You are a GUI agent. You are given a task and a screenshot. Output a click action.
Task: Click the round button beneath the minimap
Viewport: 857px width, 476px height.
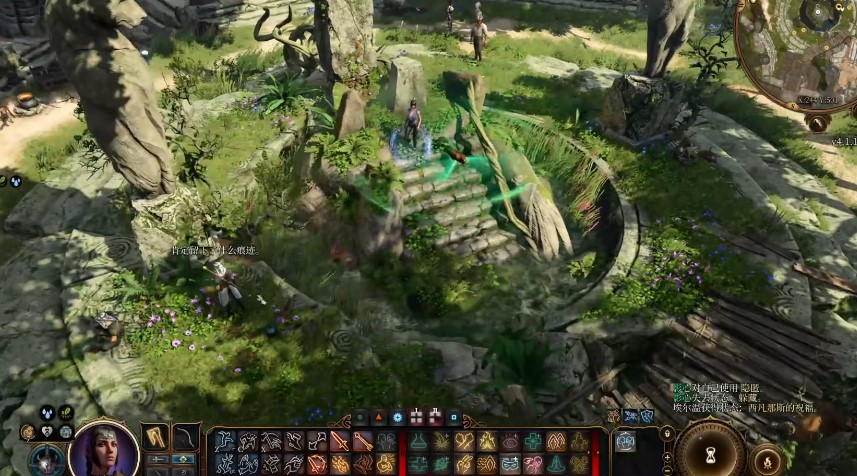tap(817, 122)
